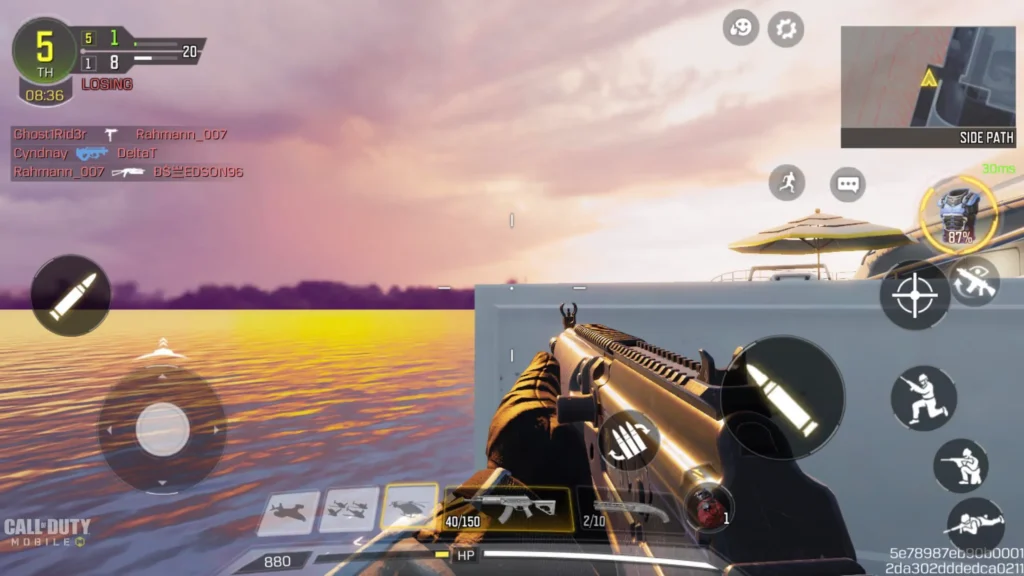
Task: Crouch with the kneeling soldier button
Action: click(961, 465)
